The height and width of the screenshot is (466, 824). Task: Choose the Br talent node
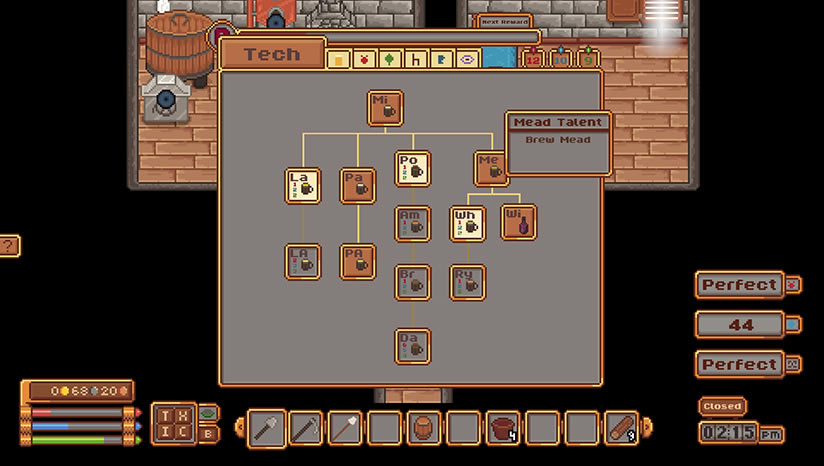(412, 282)
